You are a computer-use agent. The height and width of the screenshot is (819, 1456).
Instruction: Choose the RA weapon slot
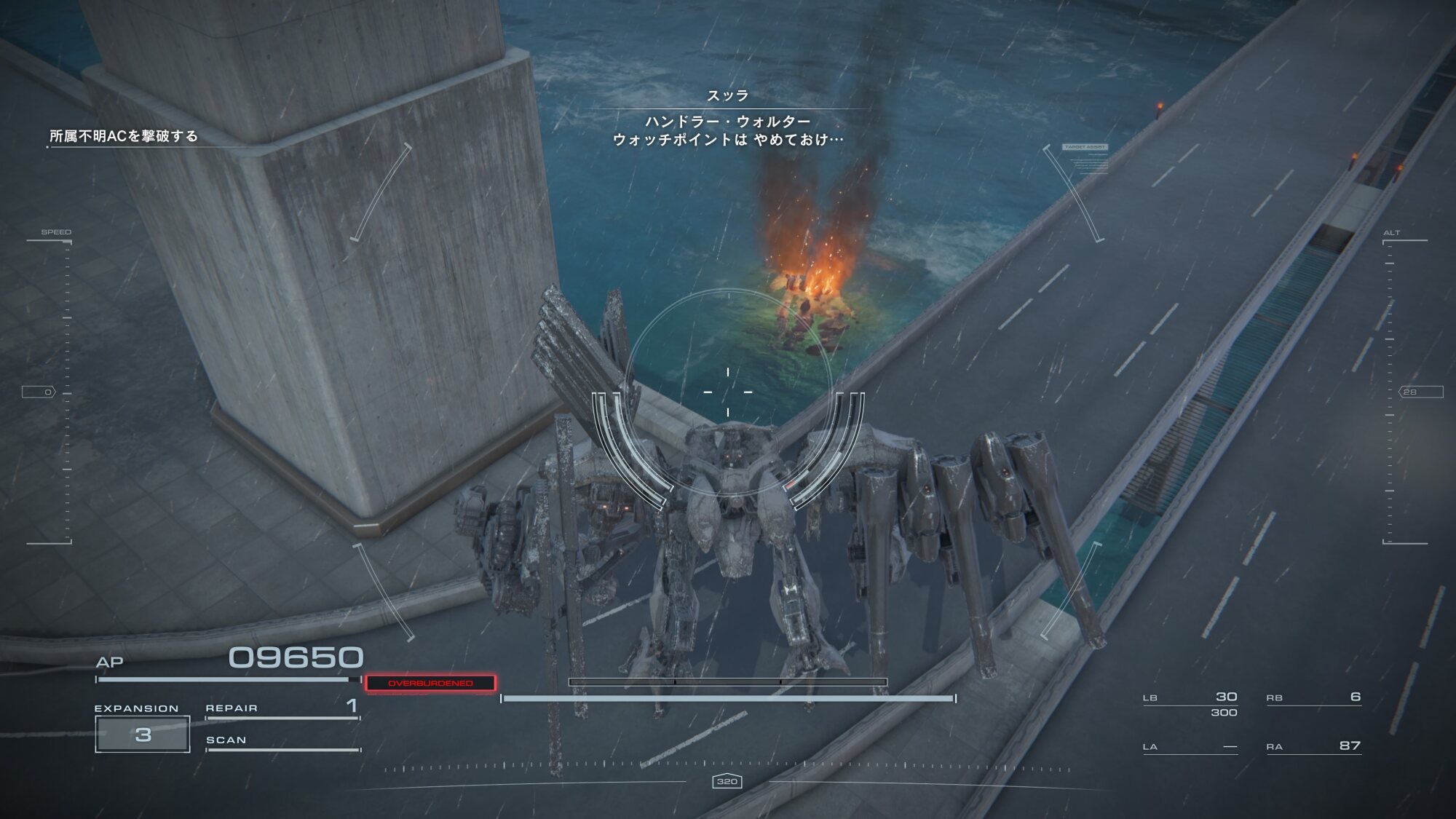pos(1313,746)
